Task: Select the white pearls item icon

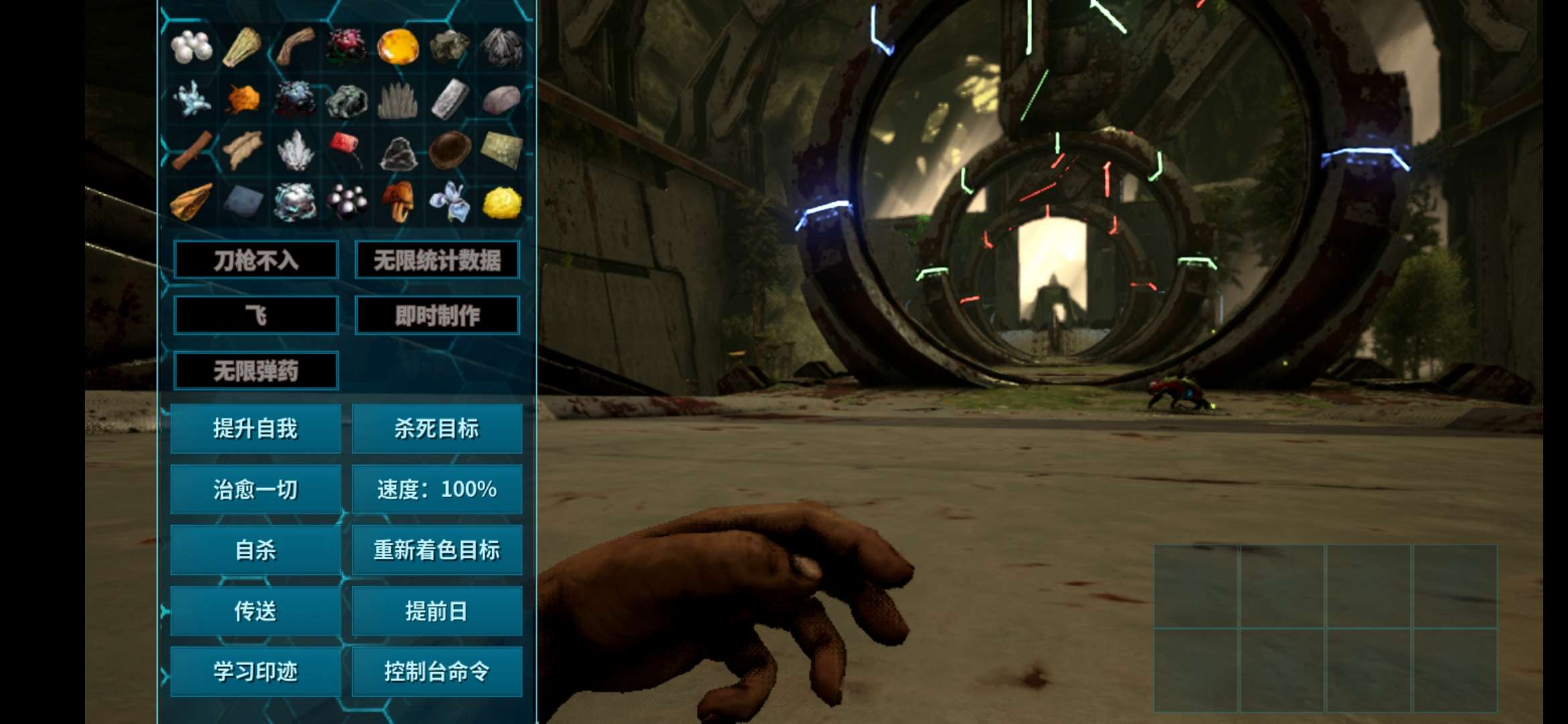Action: [x=192, y=47]
